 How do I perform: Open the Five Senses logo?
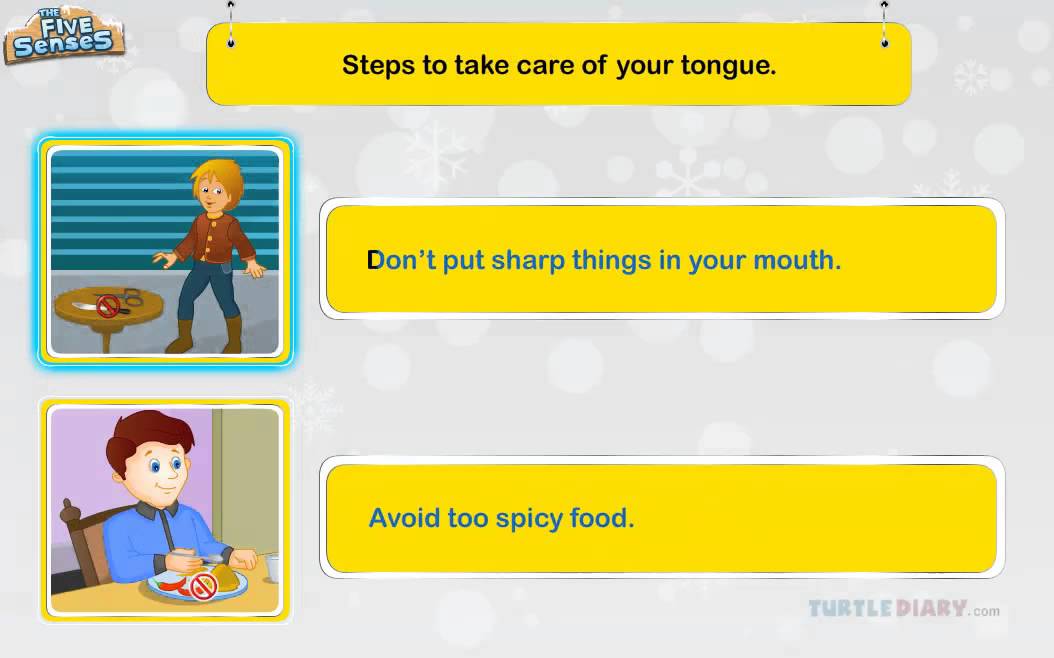point(63,34)
